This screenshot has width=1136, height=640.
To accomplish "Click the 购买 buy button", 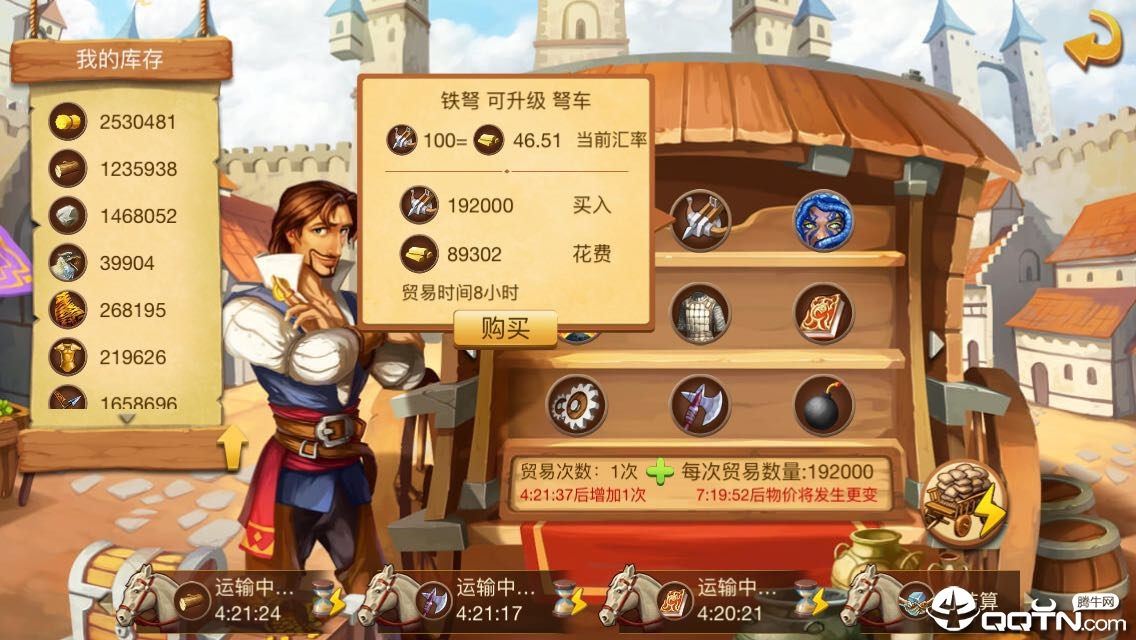I will [x=505, y=328].
